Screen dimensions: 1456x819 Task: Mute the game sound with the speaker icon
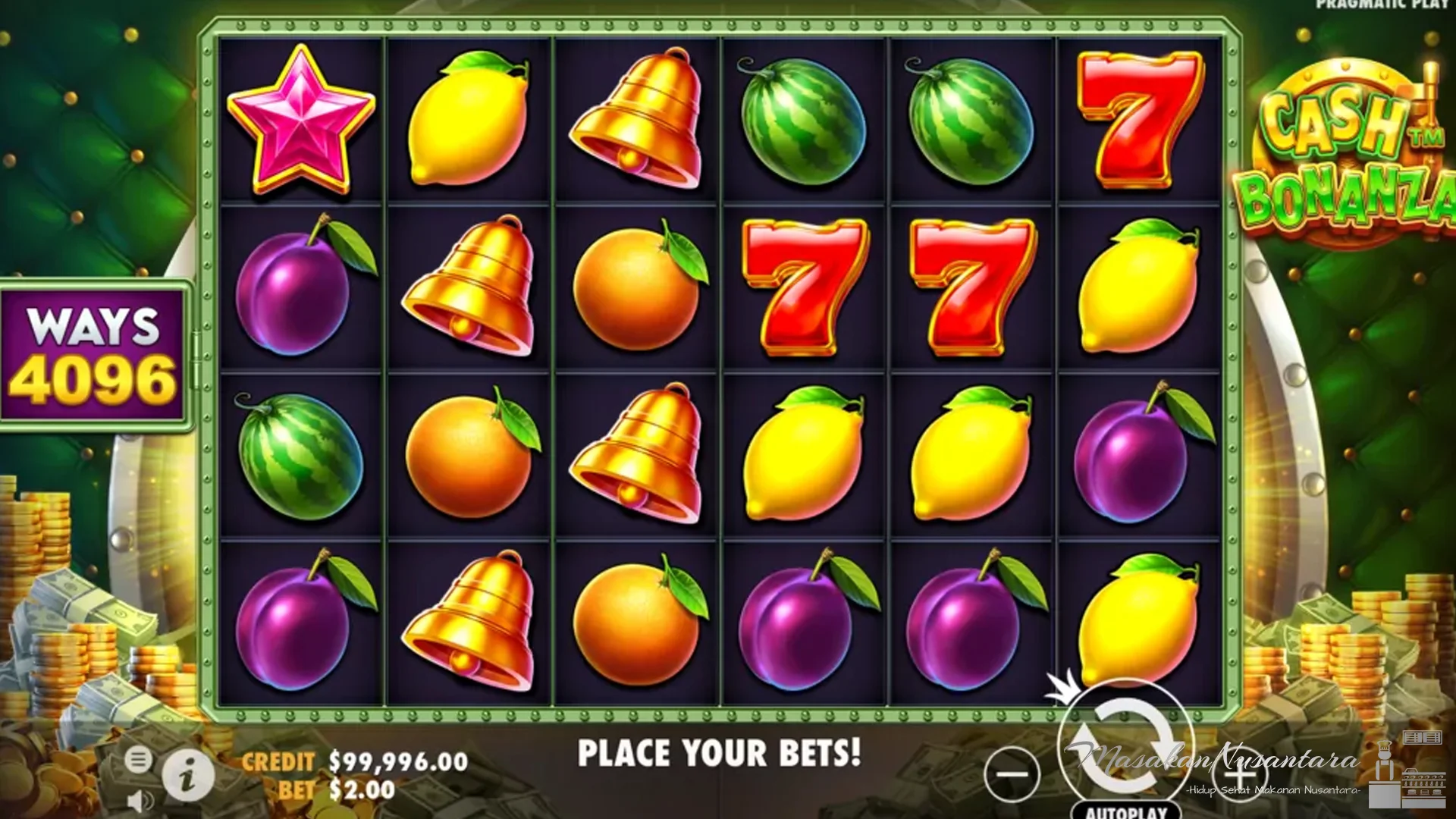pos(141,800)
